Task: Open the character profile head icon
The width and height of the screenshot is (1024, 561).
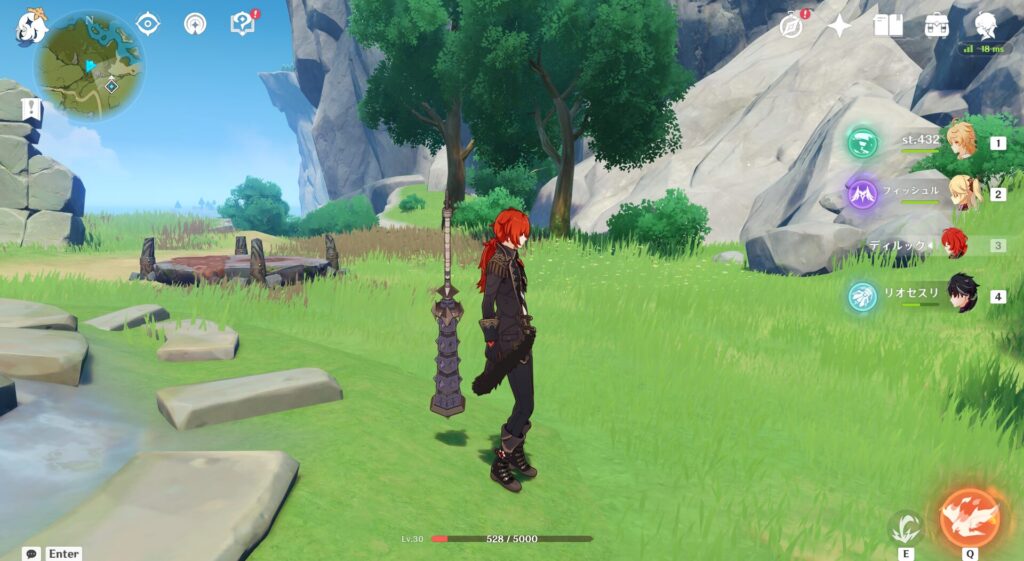Action: [x=985, y=25]
